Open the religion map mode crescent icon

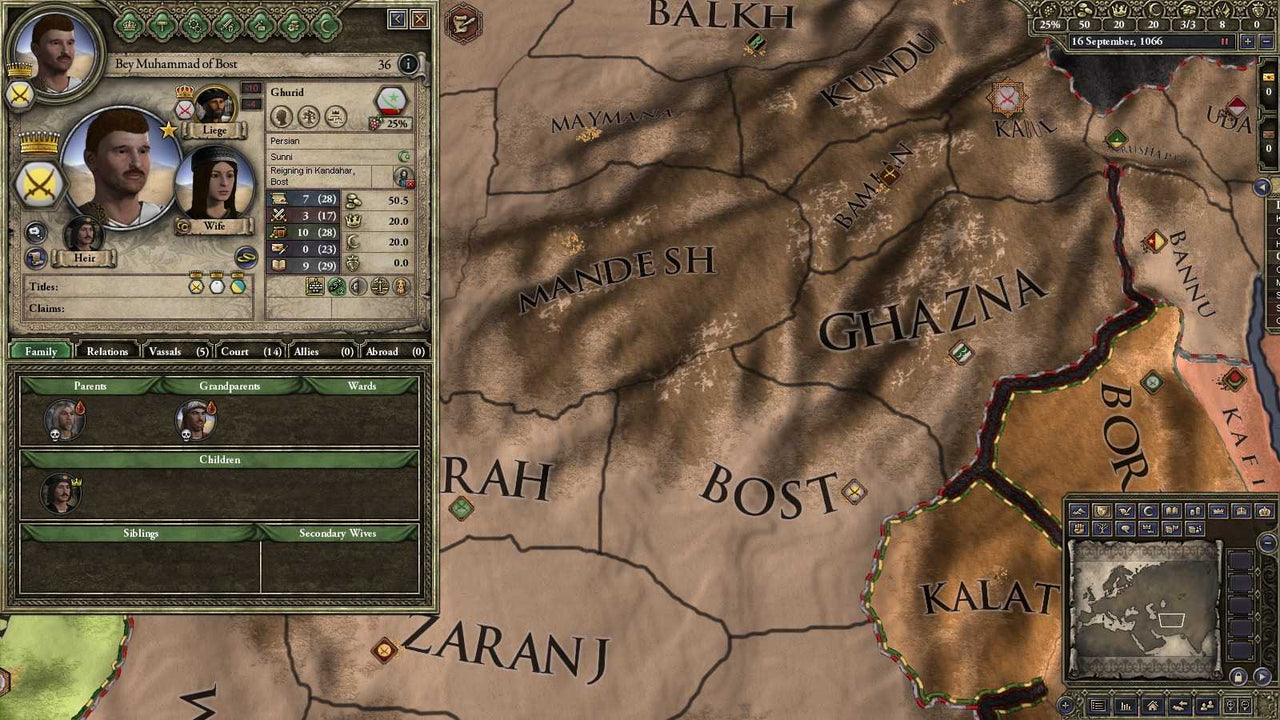1147,511
